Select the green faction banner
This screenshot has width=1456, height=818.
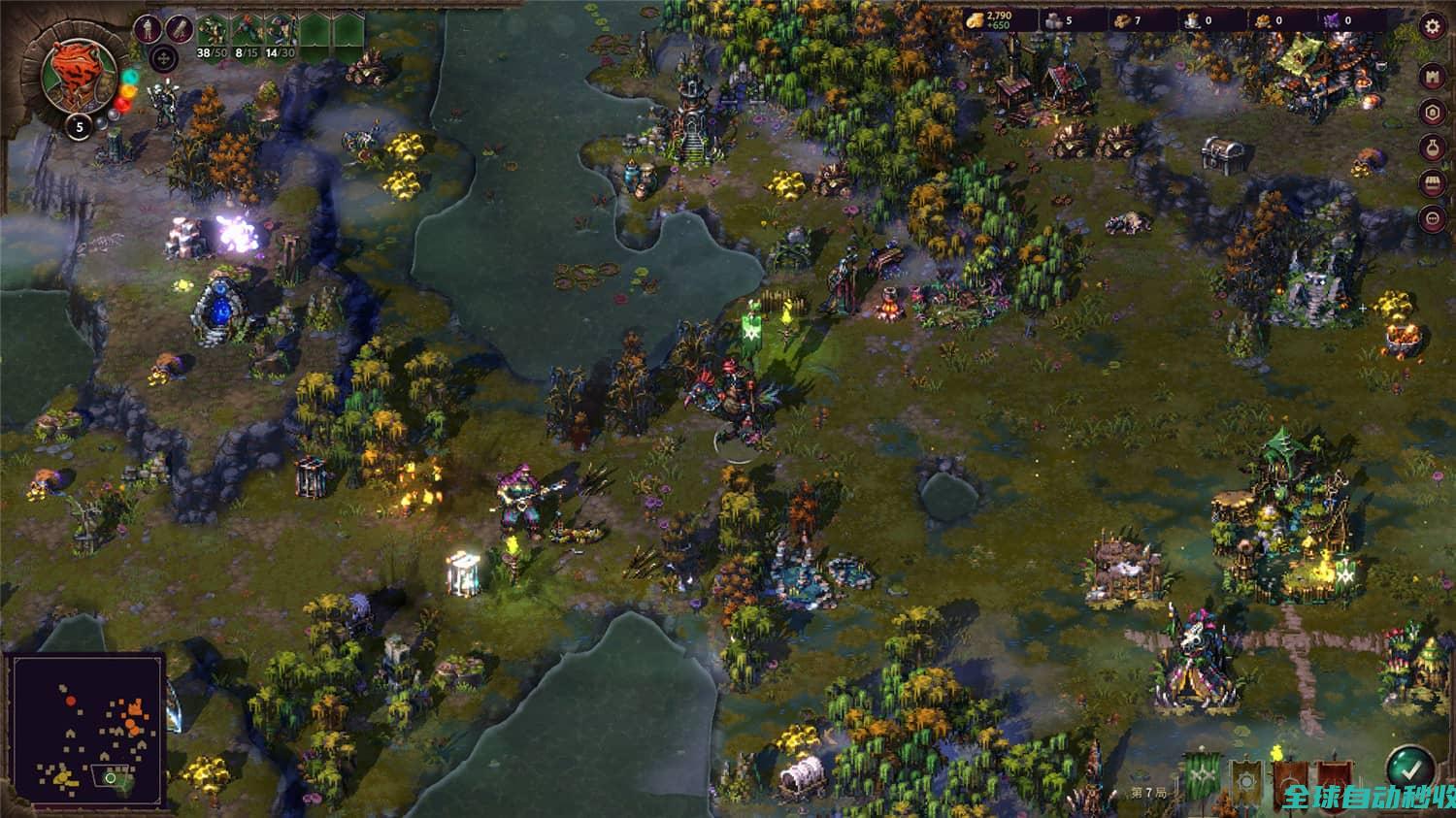point(1202,774)
